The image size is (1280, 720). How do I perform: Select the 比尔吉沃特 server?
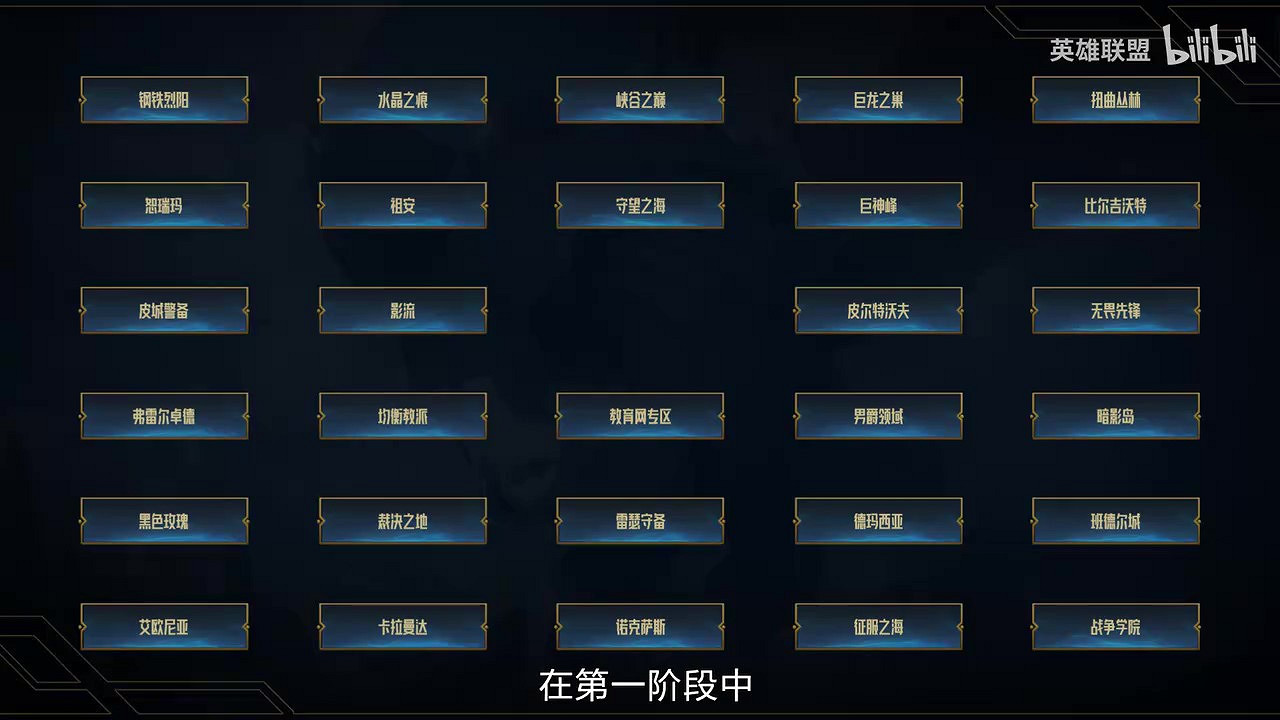[x=1116, y=205]
